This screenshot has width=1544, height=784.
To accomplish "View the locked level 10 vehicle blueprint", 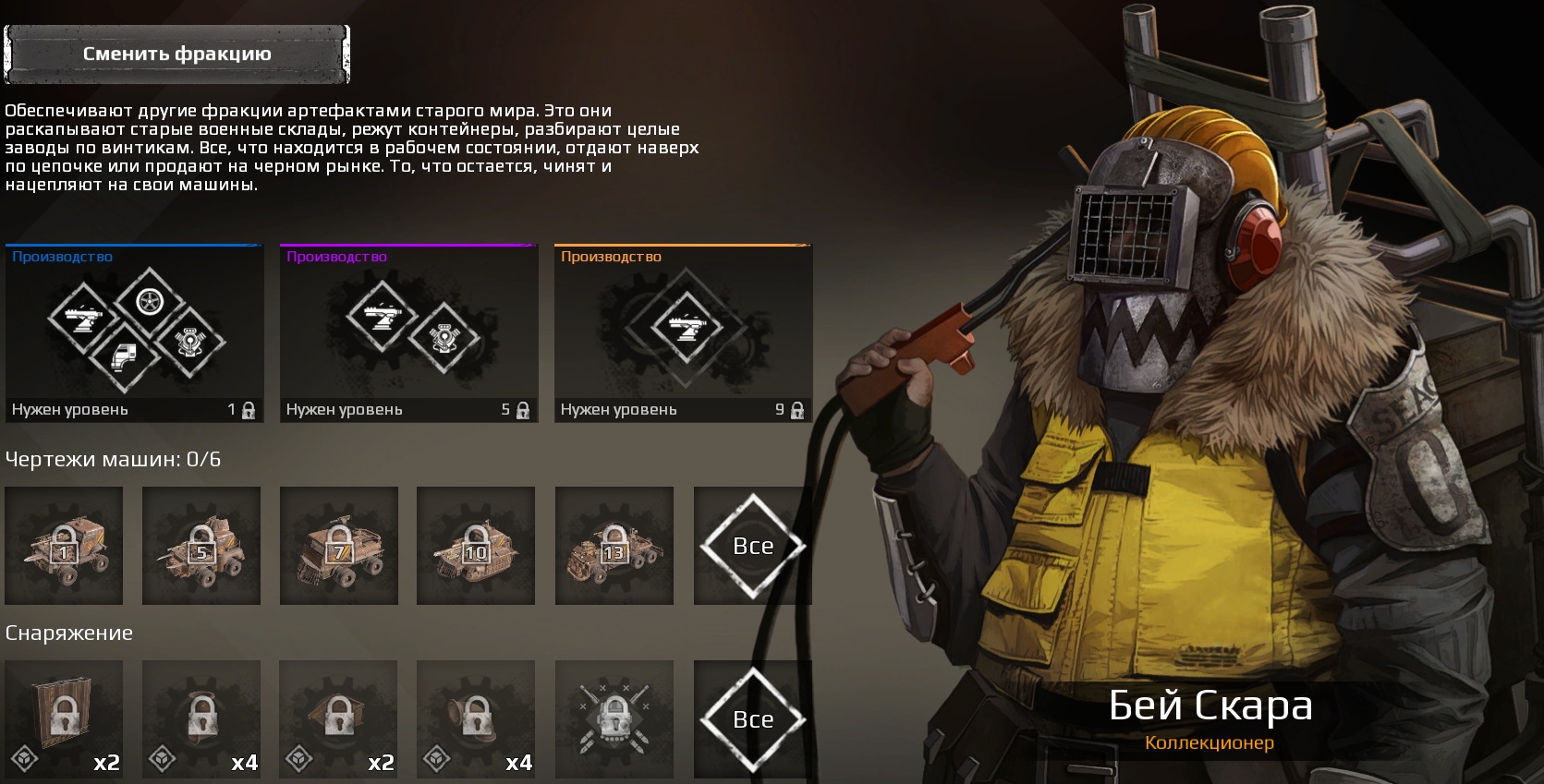I will click(x=476, y=546).
